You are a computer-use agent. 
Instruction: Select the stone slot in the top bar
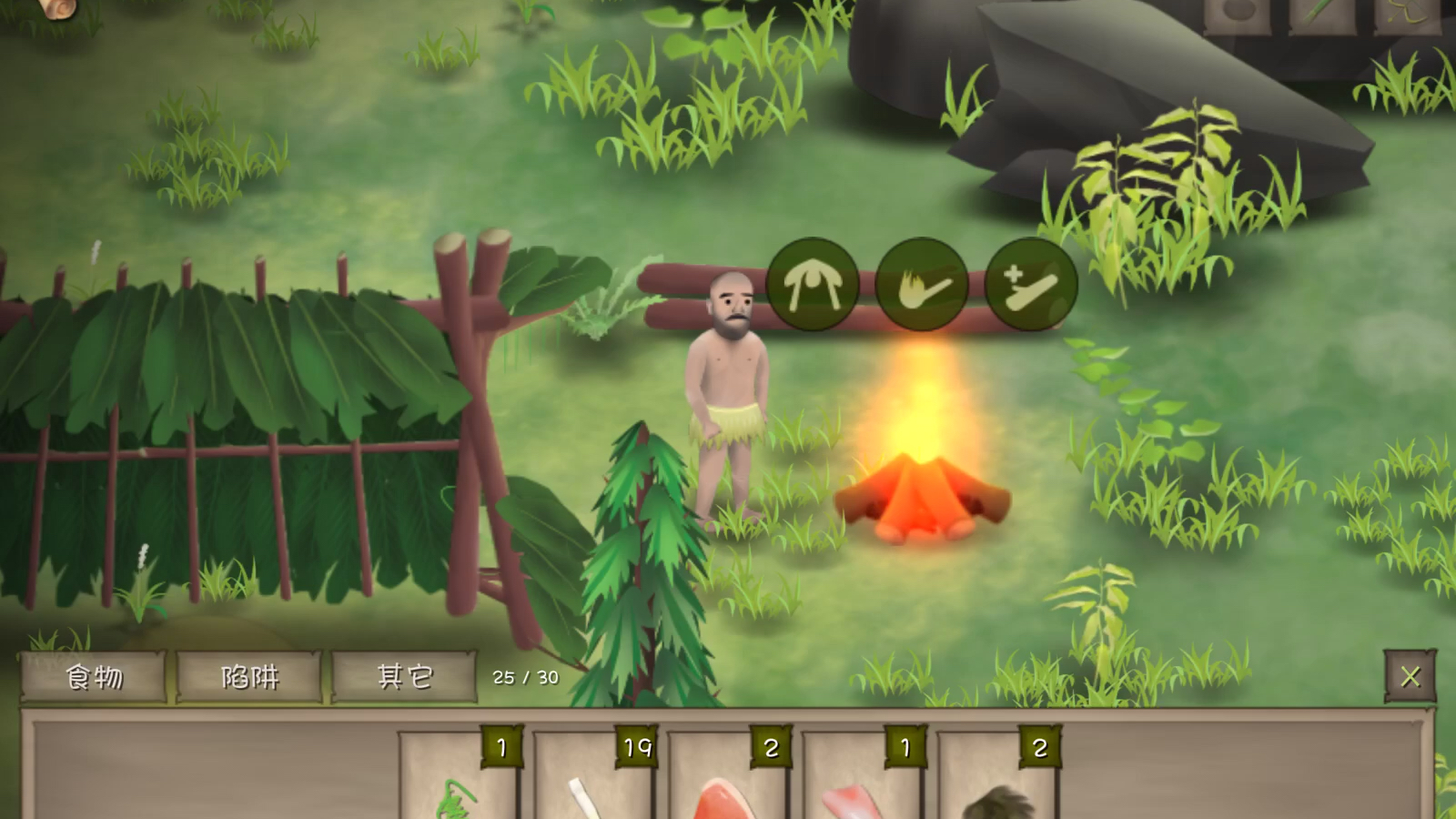1237,15
